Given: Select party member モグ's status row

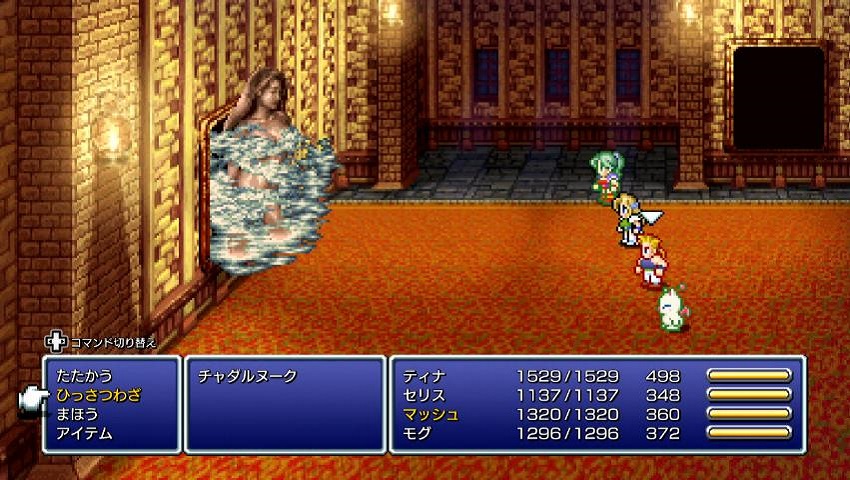Looking at the screenshot, I should [x=596, y=433].
